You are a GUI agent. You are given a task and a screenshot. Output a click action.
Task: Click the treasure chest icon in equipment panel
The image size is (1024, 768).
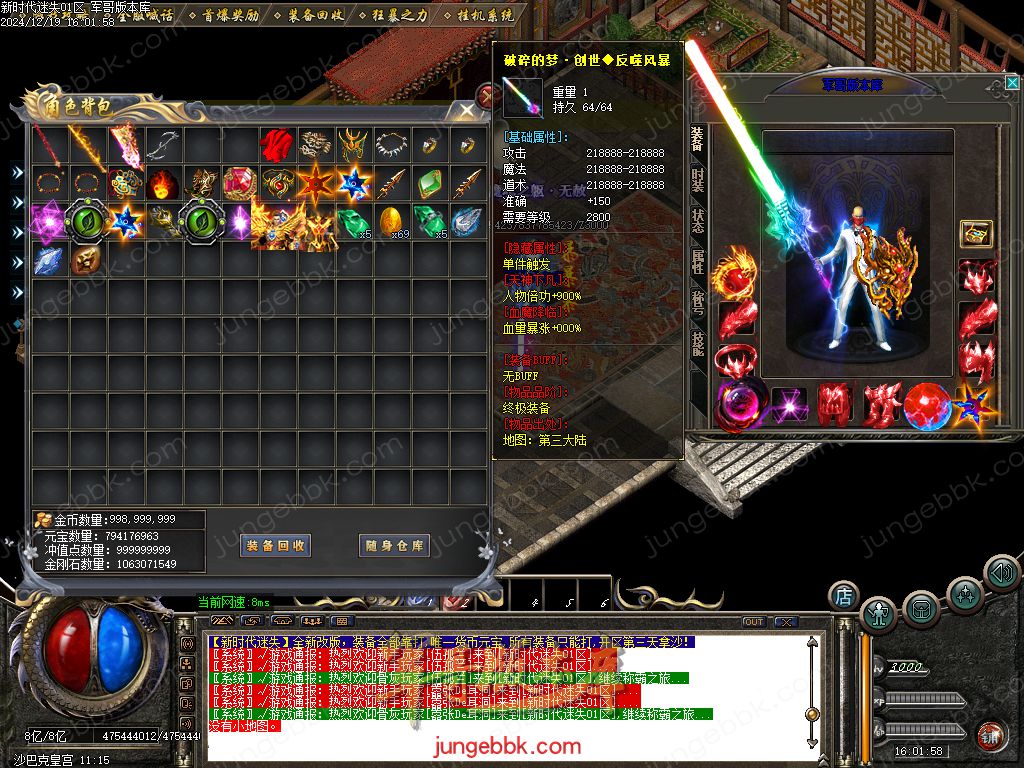point(975,234)
